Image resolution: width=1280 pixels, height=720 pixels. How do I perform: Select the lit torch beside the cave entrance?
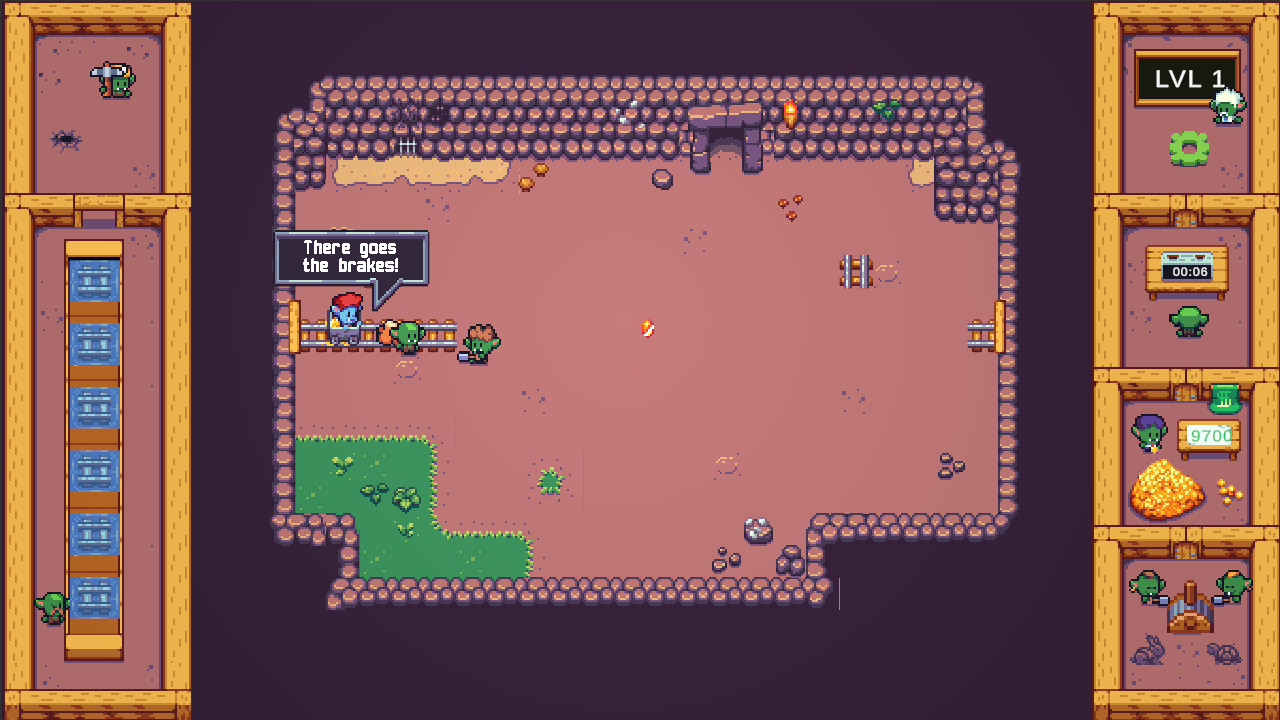pos(789,113)
